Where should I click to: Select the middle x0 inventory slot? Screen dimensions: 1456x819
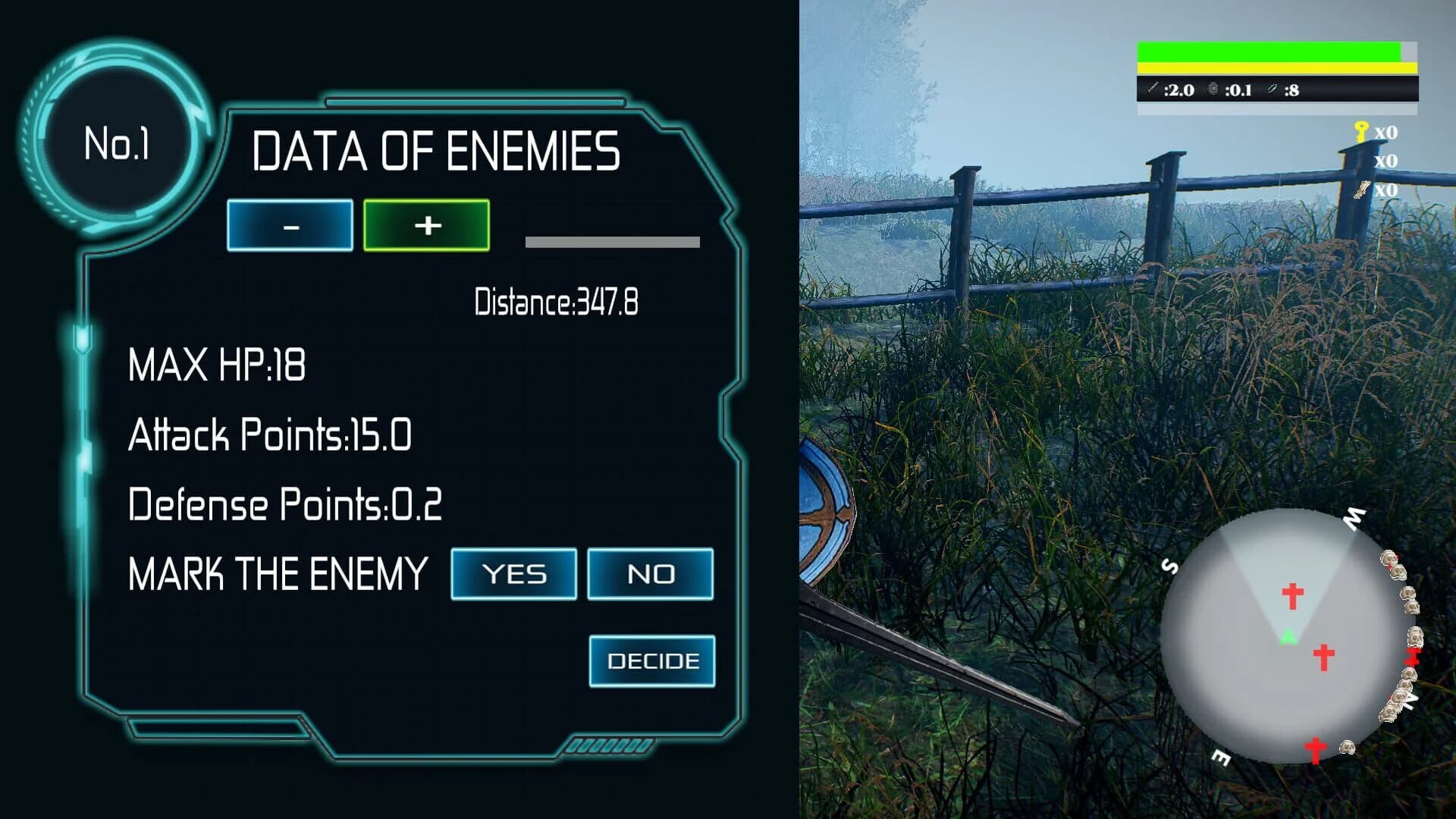(1385, 161)
